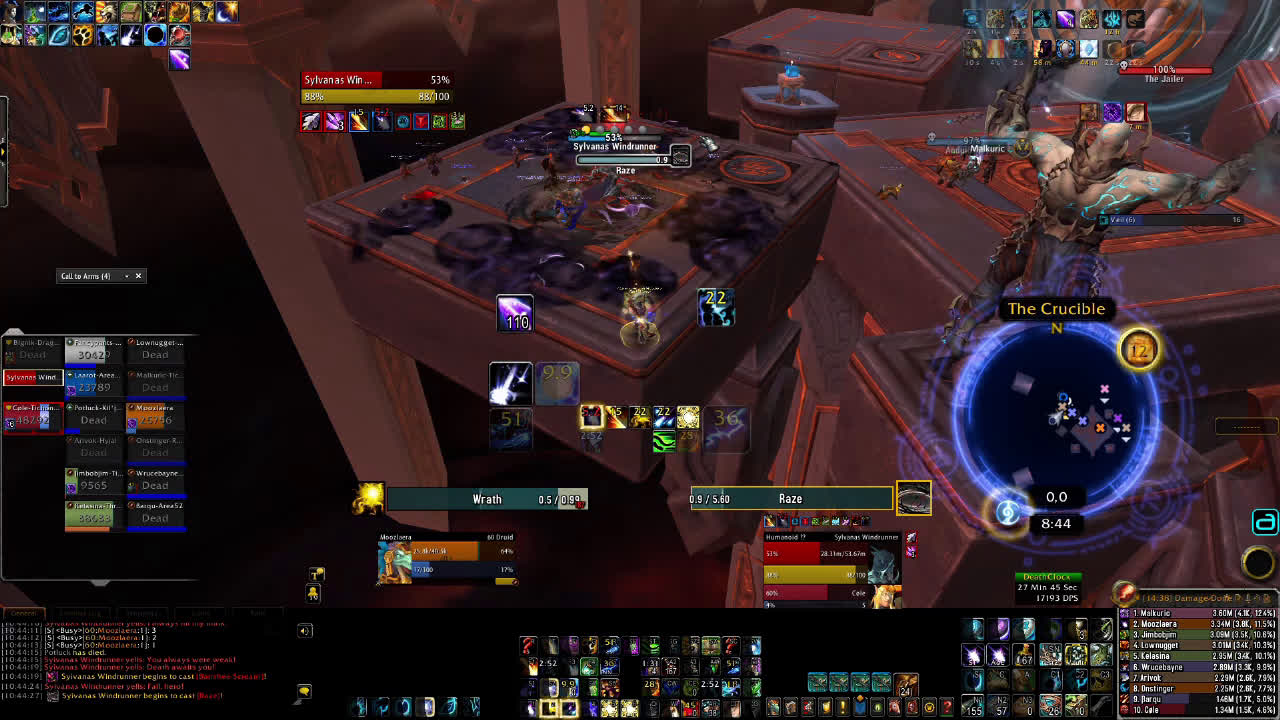
Task: Close the Call to Arms tracker
Action: pyautogui.click(x=138, y=276)
